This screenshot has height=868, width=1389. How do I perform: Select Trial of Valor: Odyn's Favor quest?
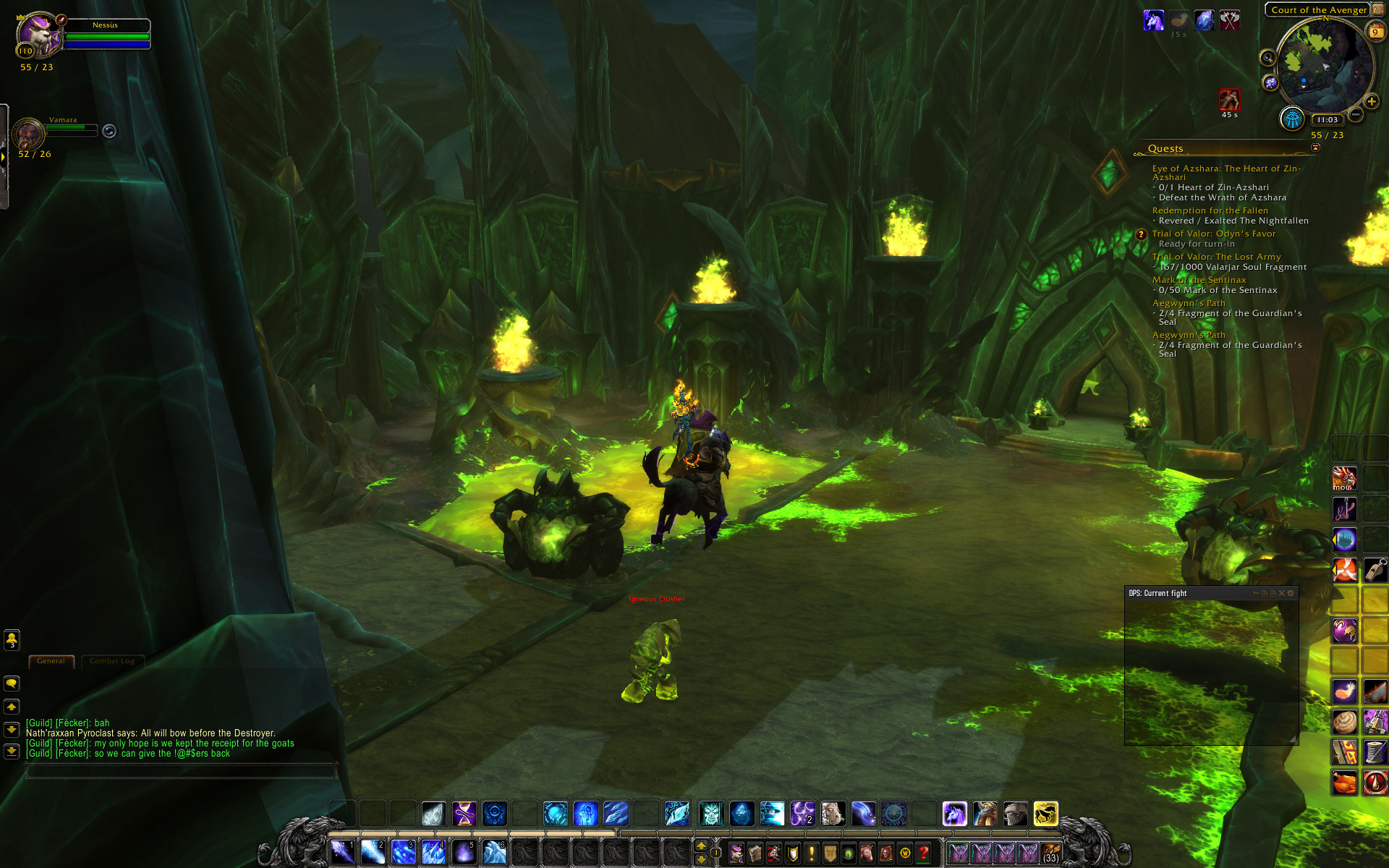(x=1213, y=234)
